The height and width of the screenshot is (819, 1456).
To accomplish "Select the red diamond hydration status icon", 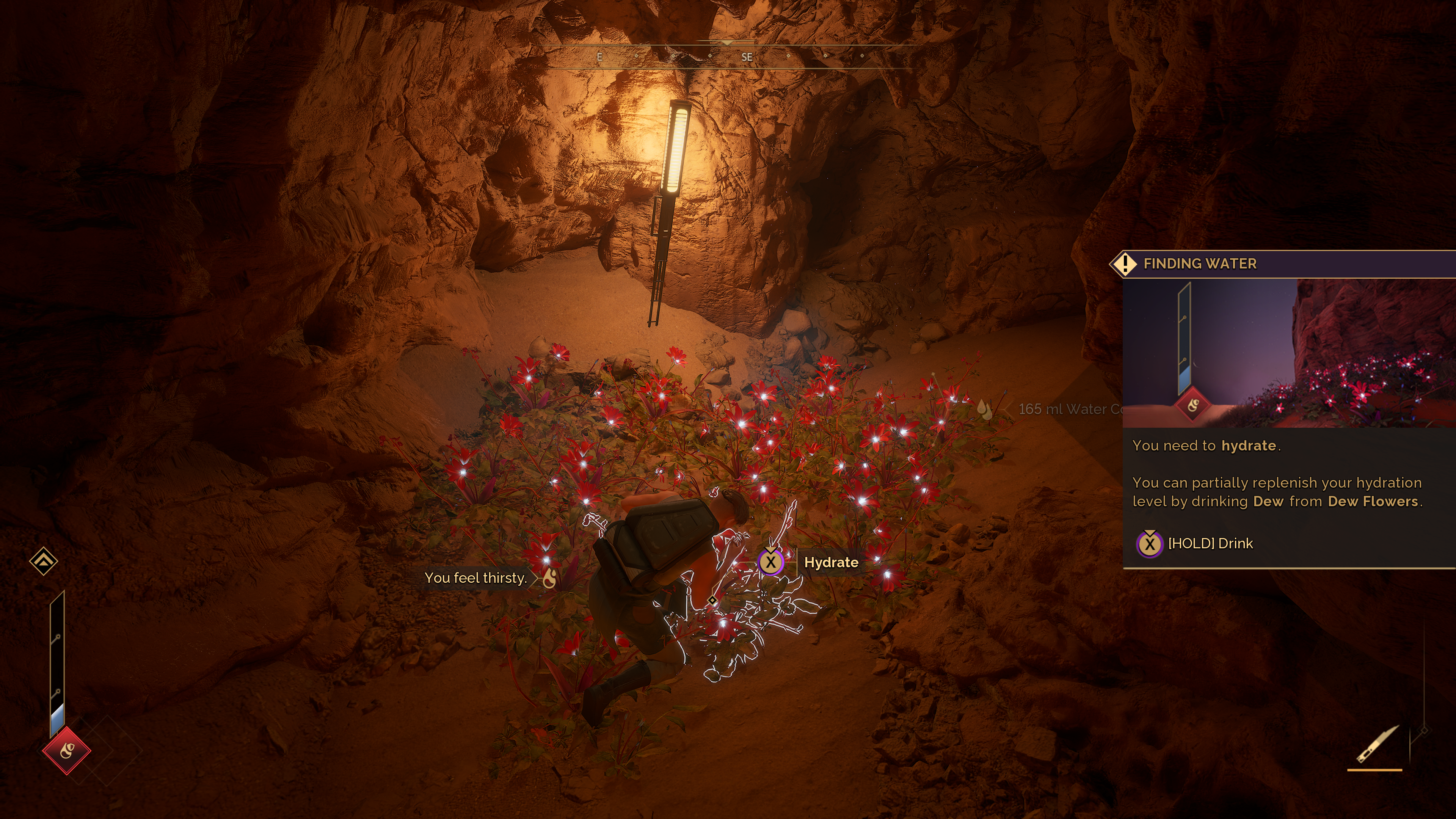I will coord(67,751).
